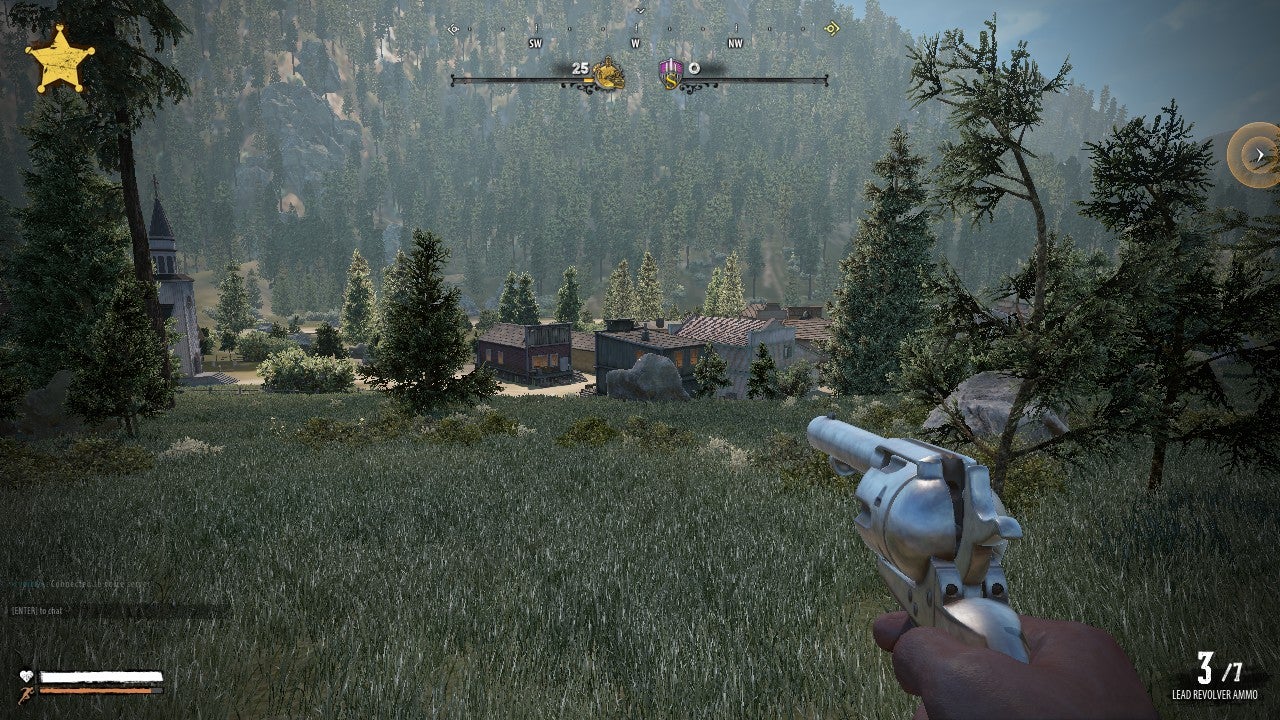Screen dimensions: 1280x720
Task: Click the small tick under the compass chevron
Action: [638, 26]
